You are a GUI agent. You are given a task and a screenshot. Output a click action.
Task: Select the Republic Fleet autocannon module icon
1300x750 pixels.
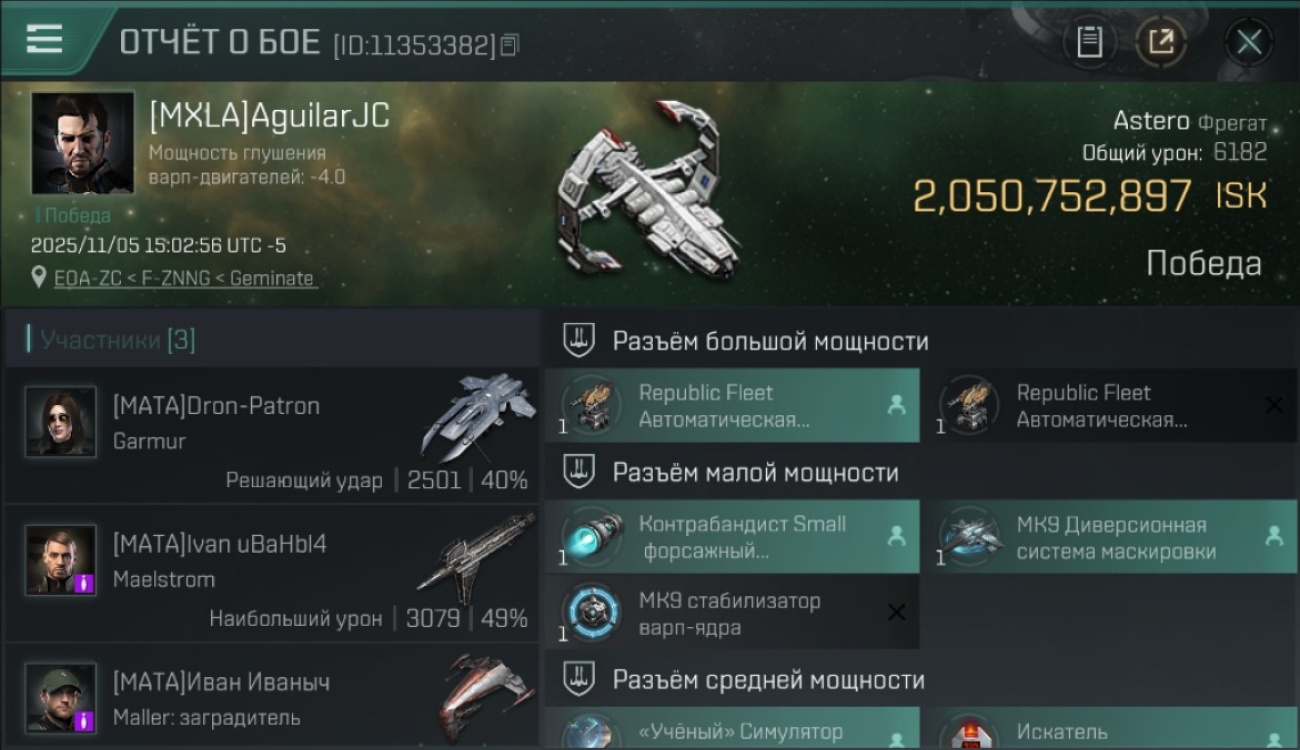tap(592, 406)
